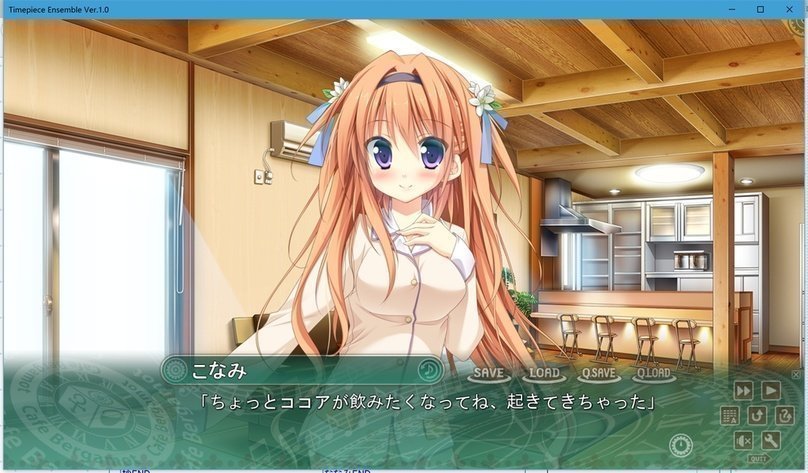The image size is (808, 473).
Task: Open the text backlog icon
Action: 729,415
